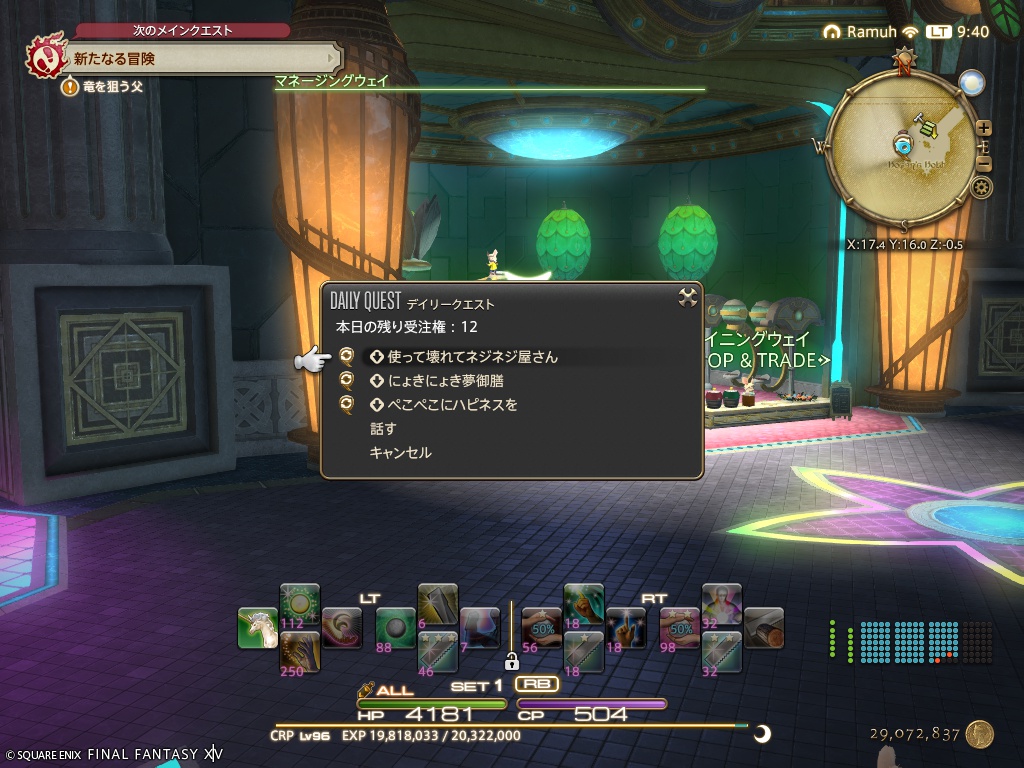The image size is (1024, 768).
Task: Zoom in the minimap with plus button
Action: coord(984,127)
